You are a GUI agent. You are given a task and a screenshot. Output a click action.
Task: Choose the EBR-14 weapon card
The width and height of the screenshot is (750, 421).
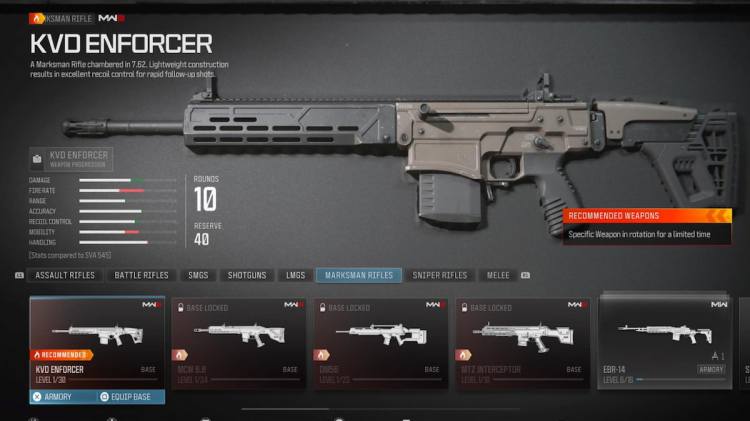[665, 340]
